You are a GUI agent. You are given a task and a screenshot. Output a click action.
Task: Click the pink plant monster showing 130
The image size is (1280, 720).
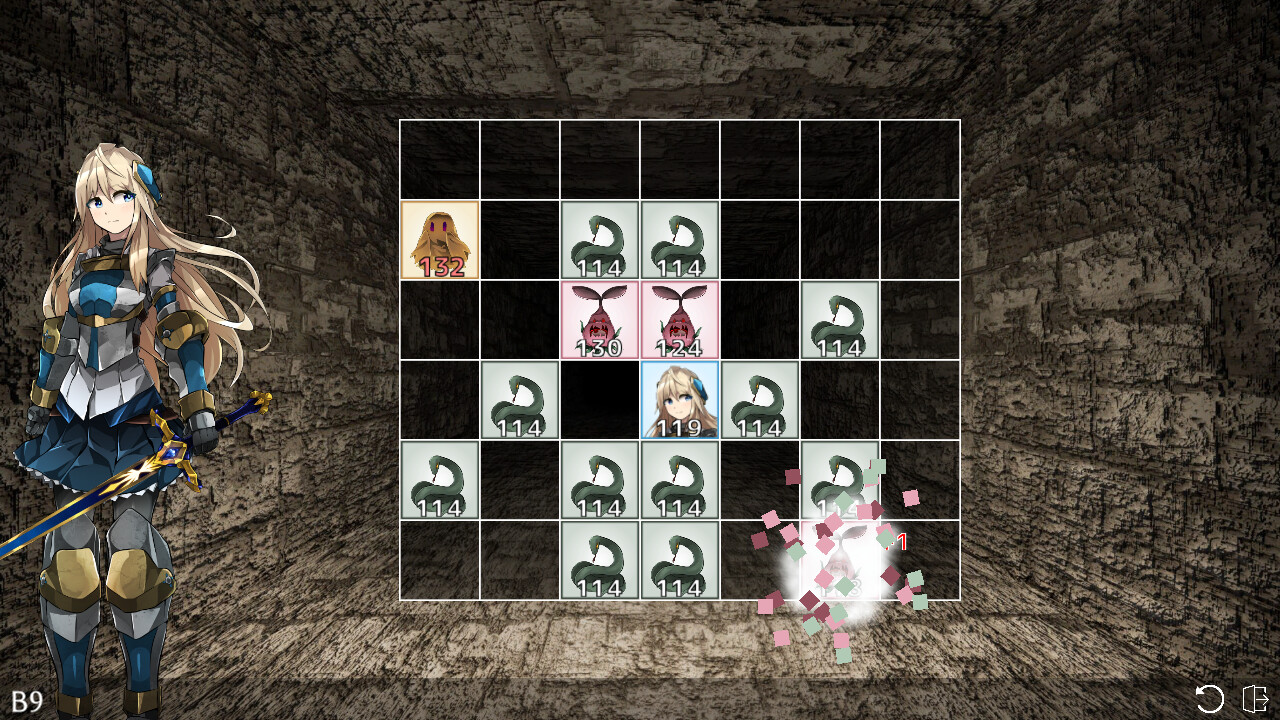(x=600, y=320)
